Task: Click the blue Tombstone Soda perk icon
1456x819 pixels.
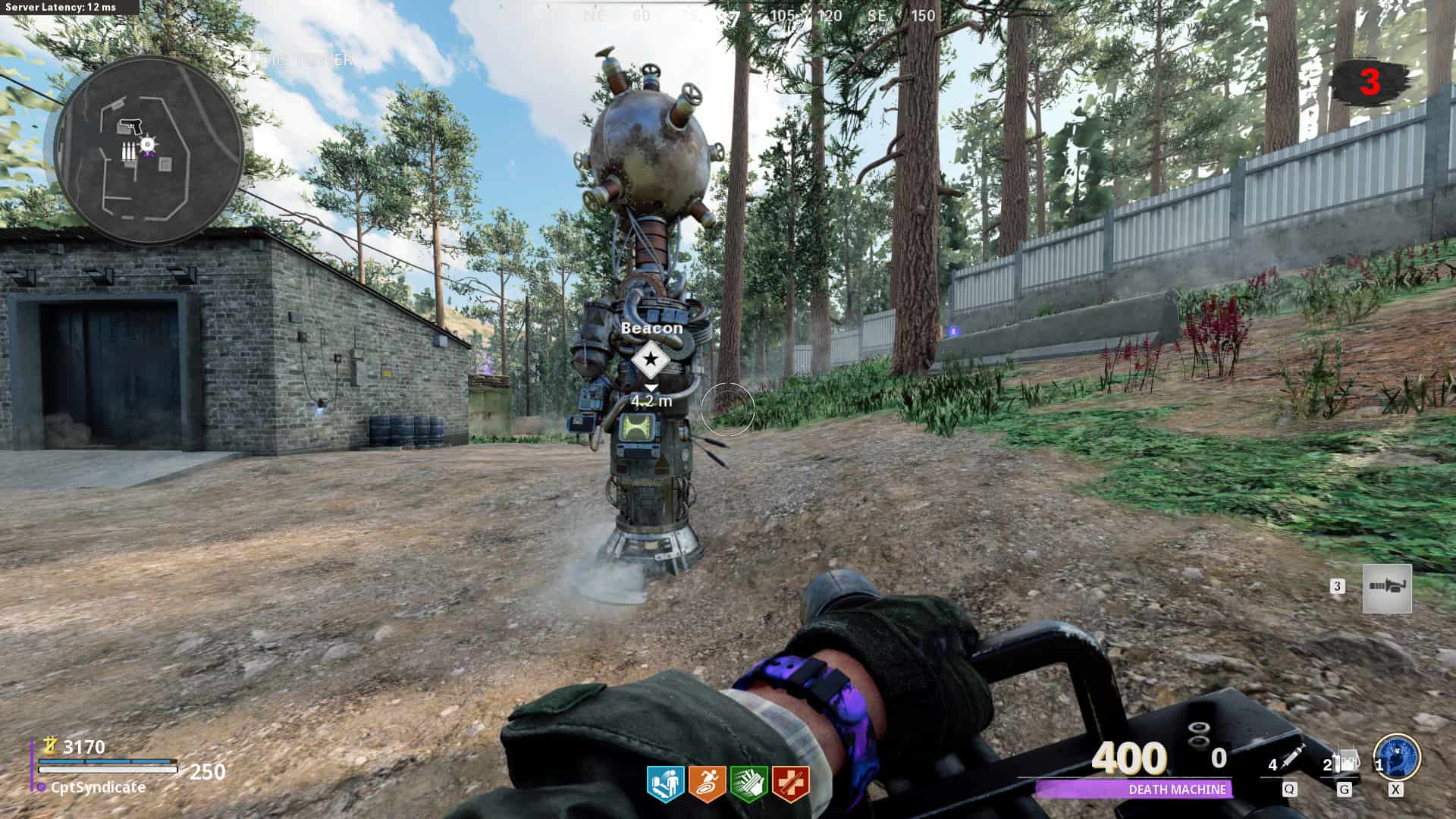Action: [x=665, y=785]
